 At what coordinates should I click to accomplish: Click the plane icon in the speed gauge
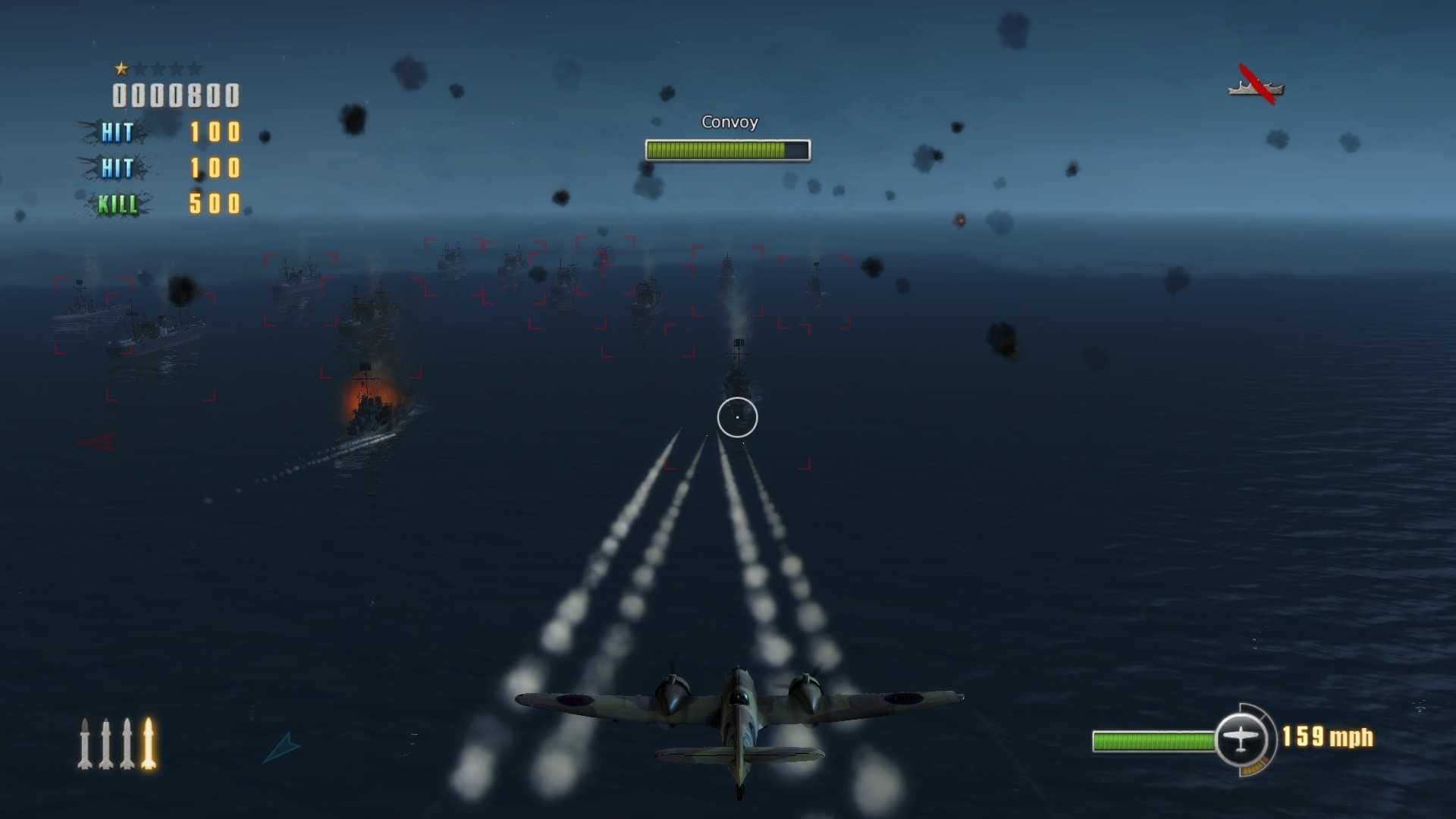(x=1241, y=739)
